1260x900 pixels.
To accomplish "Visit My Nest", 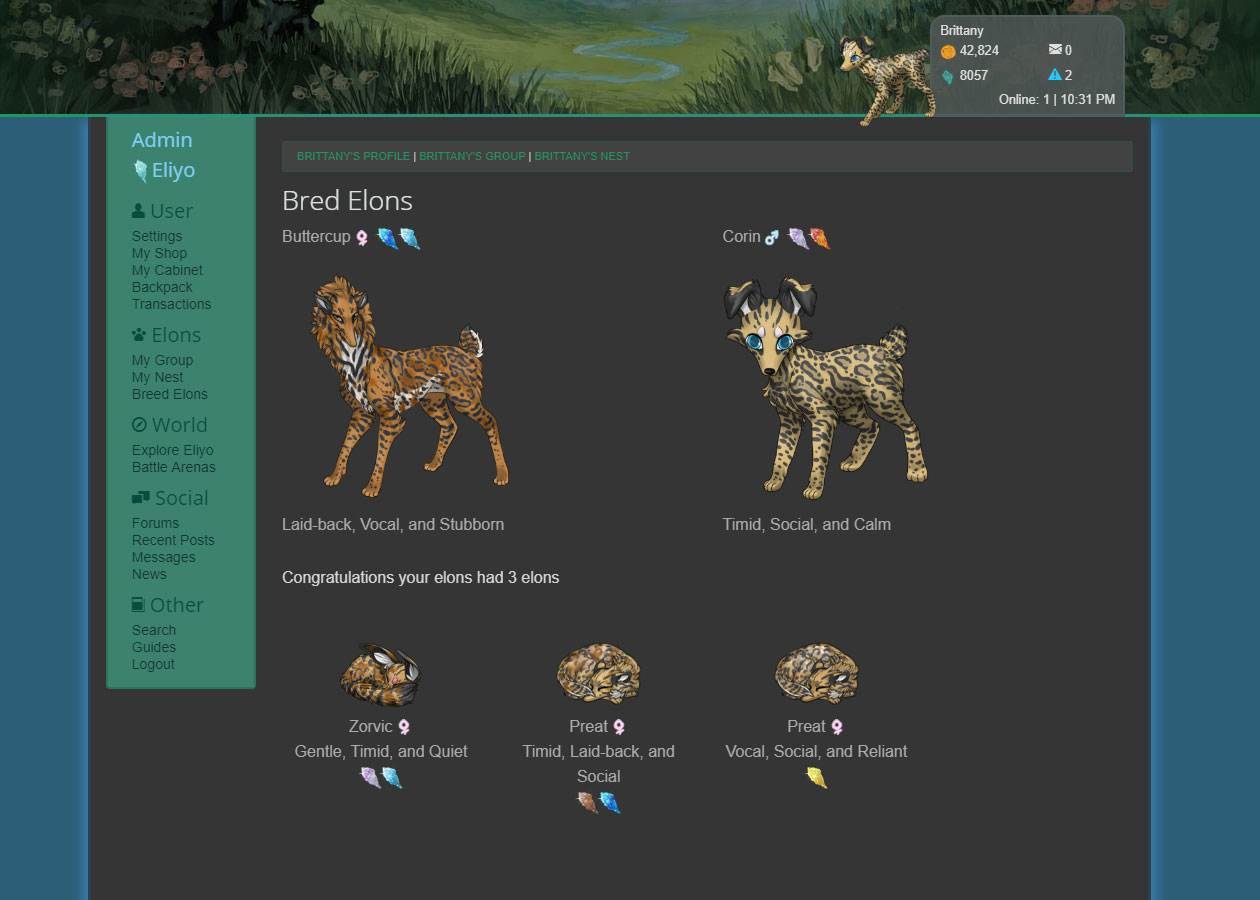I will coord(157,377).
